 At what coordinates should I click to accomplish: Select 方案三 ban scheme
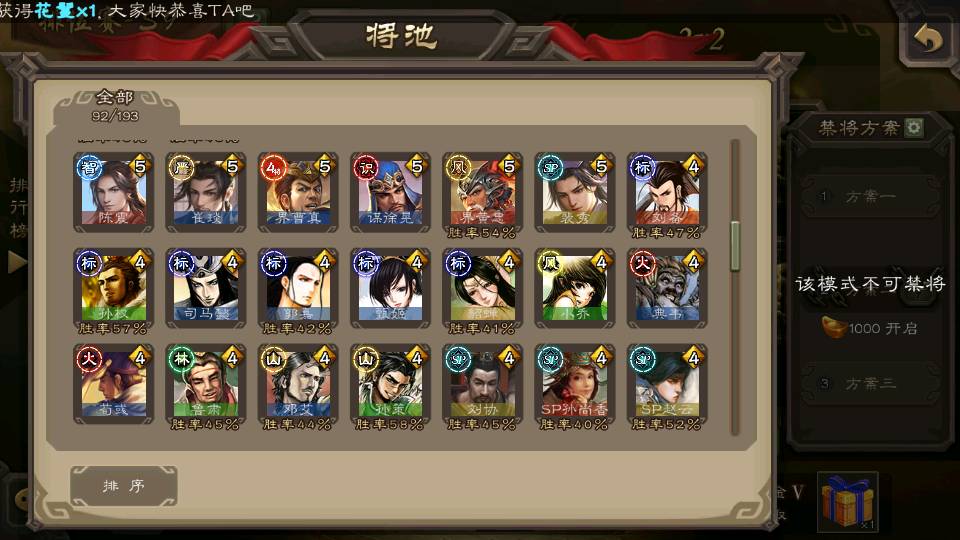868,383
